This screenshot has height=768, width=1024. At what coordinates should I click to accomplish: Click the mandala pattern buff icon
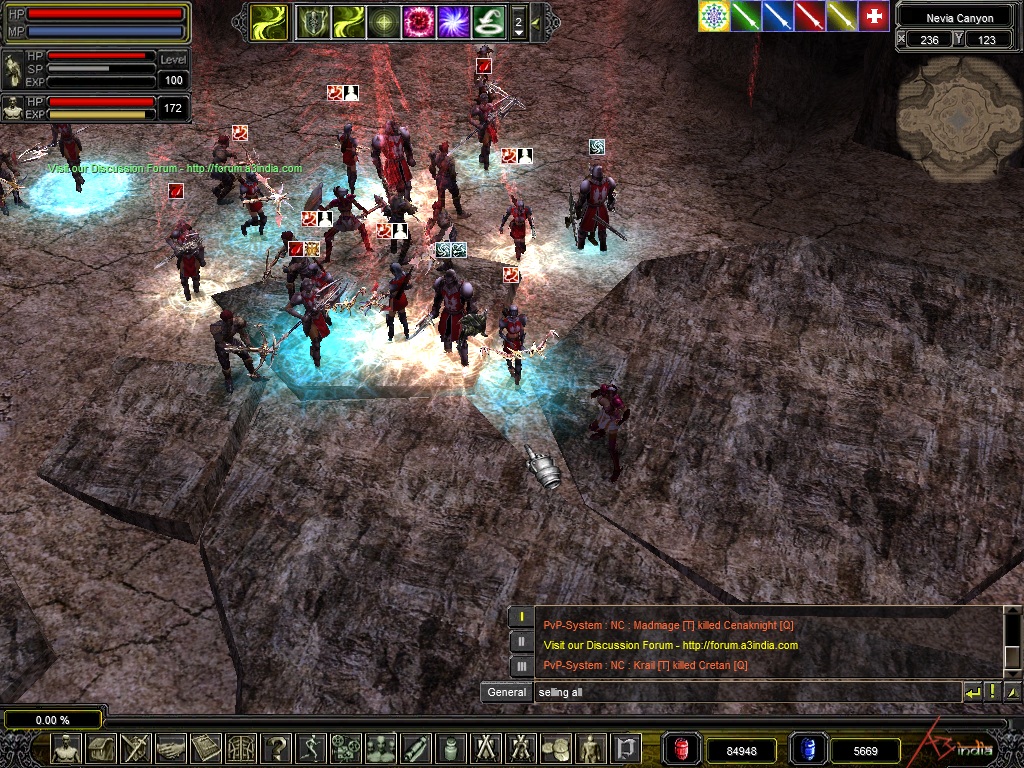coord(713,16)
